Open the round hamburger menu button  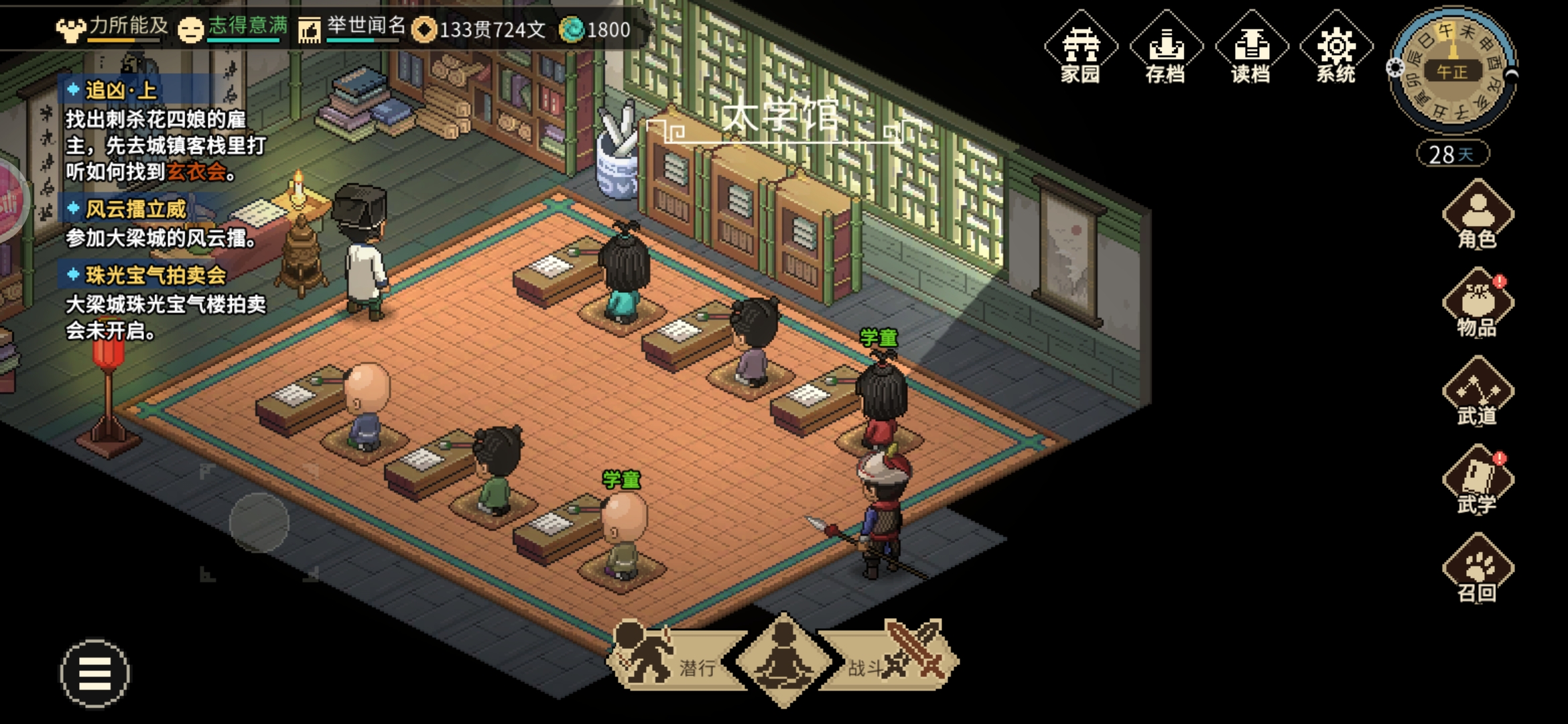point(94,673)
